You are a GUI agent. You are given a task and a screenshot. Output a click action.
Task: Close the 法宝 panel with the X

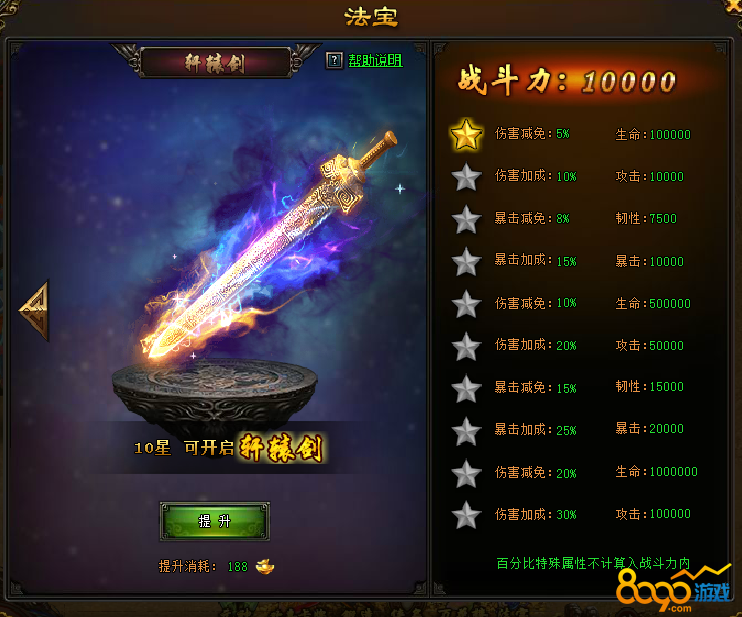735,6
